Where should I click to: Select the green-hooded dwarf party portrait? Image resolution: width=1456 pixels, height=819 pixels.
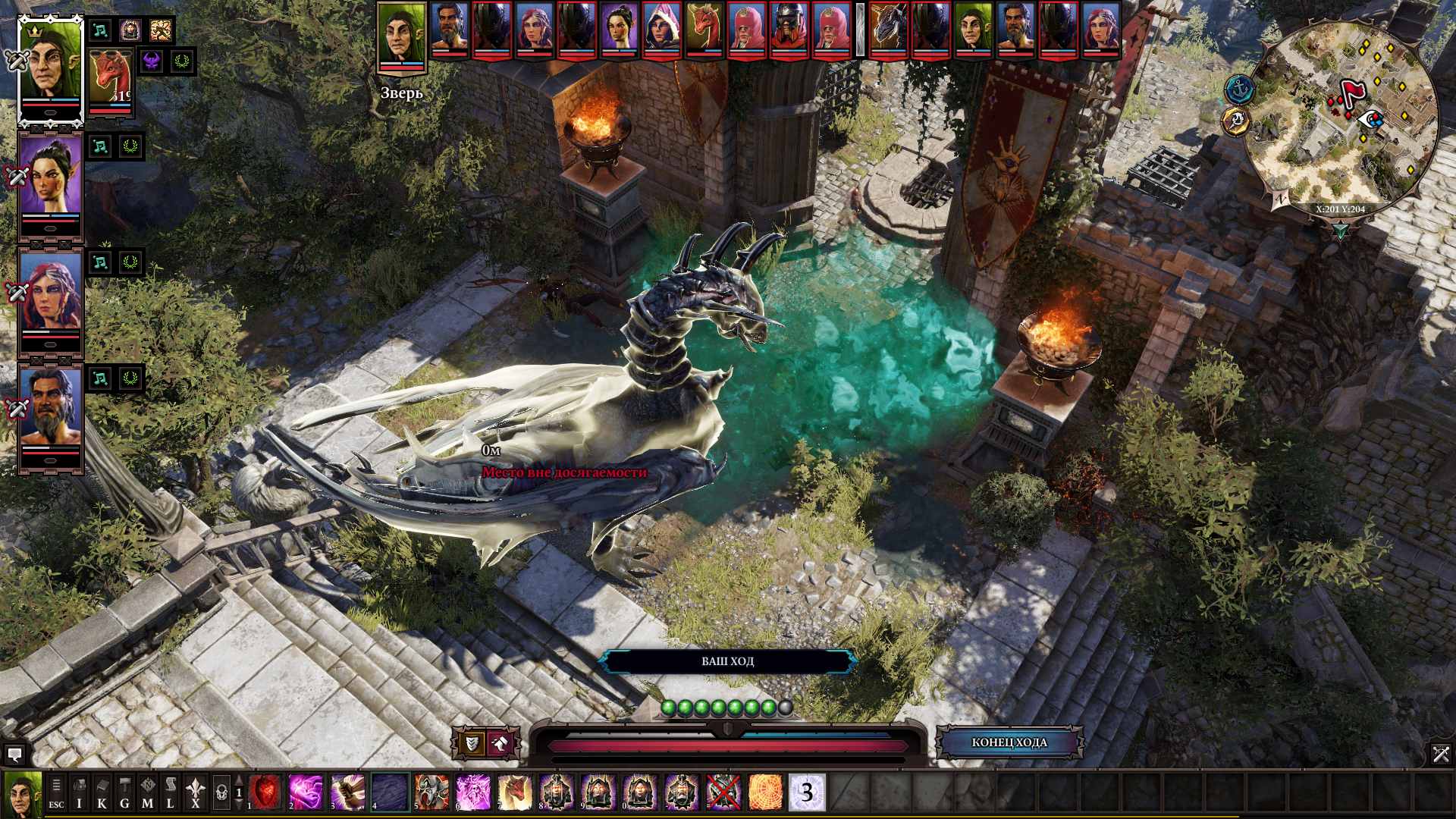coord(50,70)
